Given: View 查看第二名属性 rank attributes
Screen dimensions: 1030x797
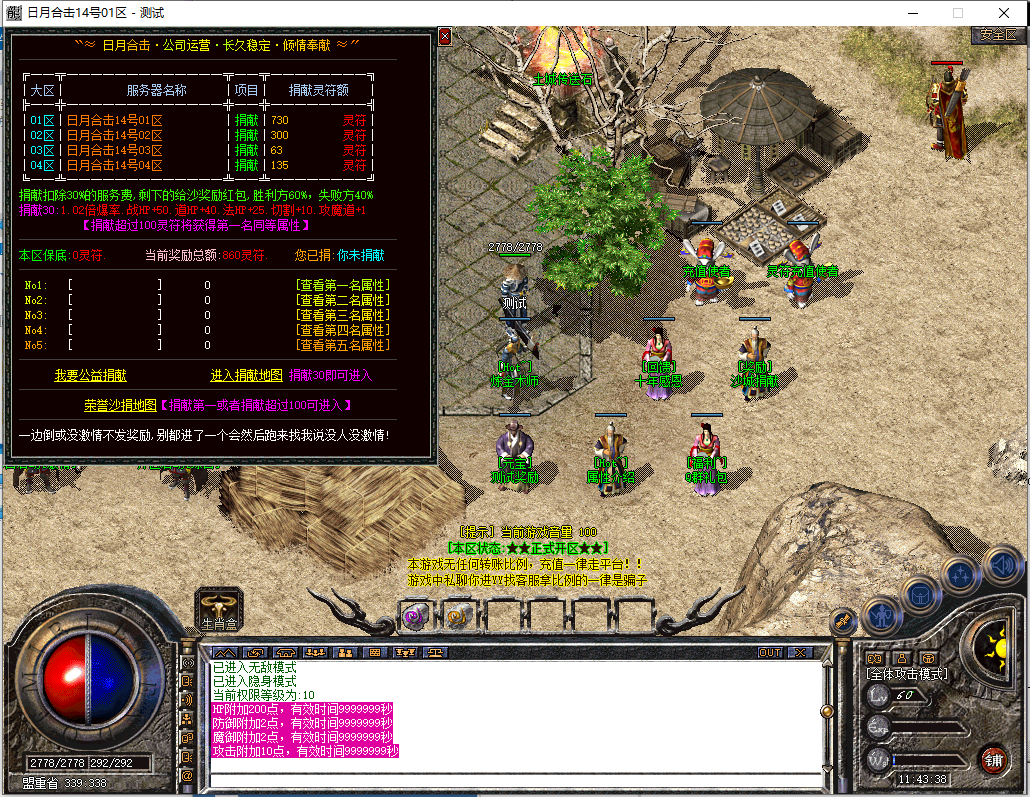Looking at the screenshot, I should pos(343,300).
